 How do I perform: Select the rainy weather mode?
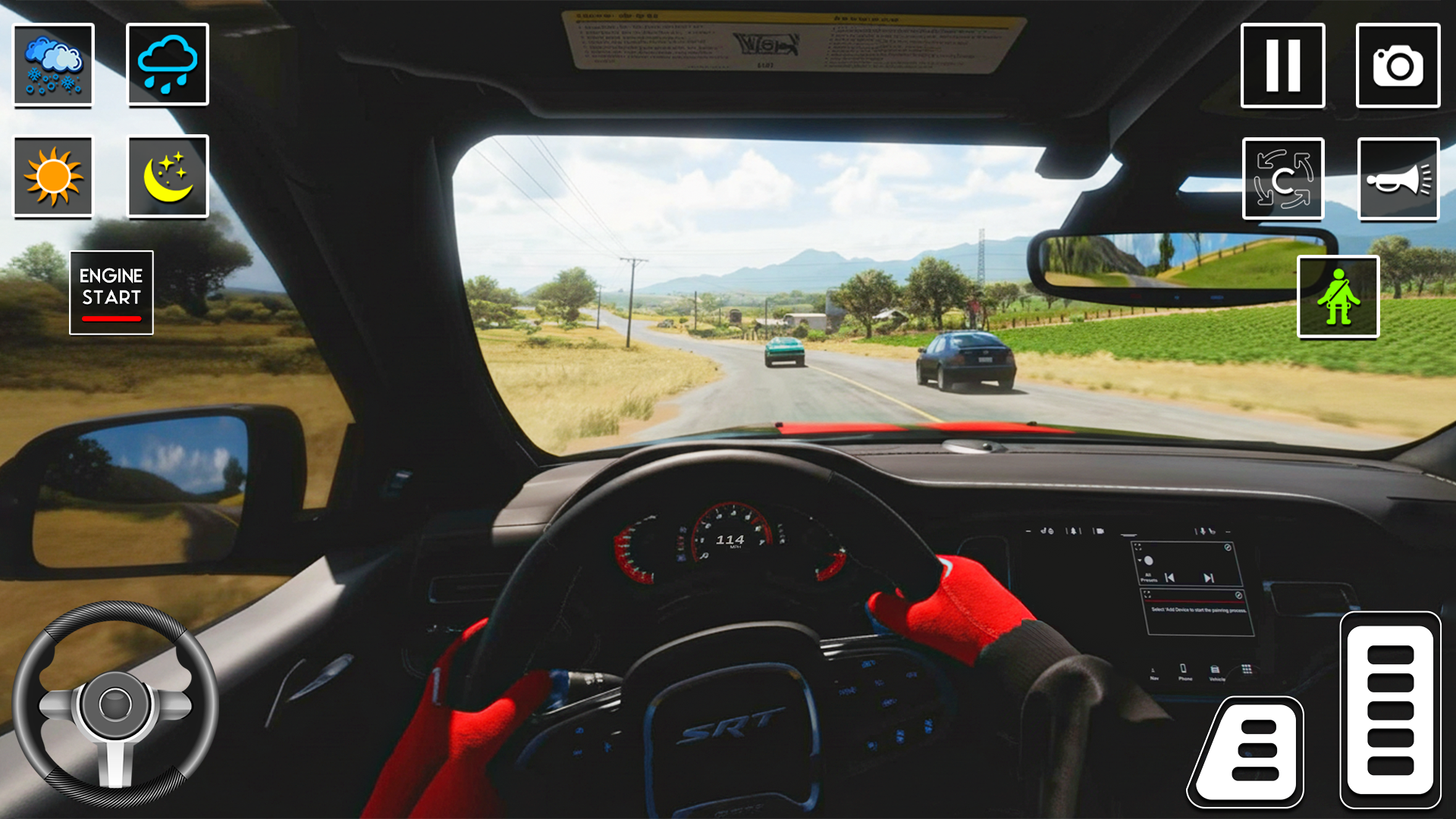(168, 65)
